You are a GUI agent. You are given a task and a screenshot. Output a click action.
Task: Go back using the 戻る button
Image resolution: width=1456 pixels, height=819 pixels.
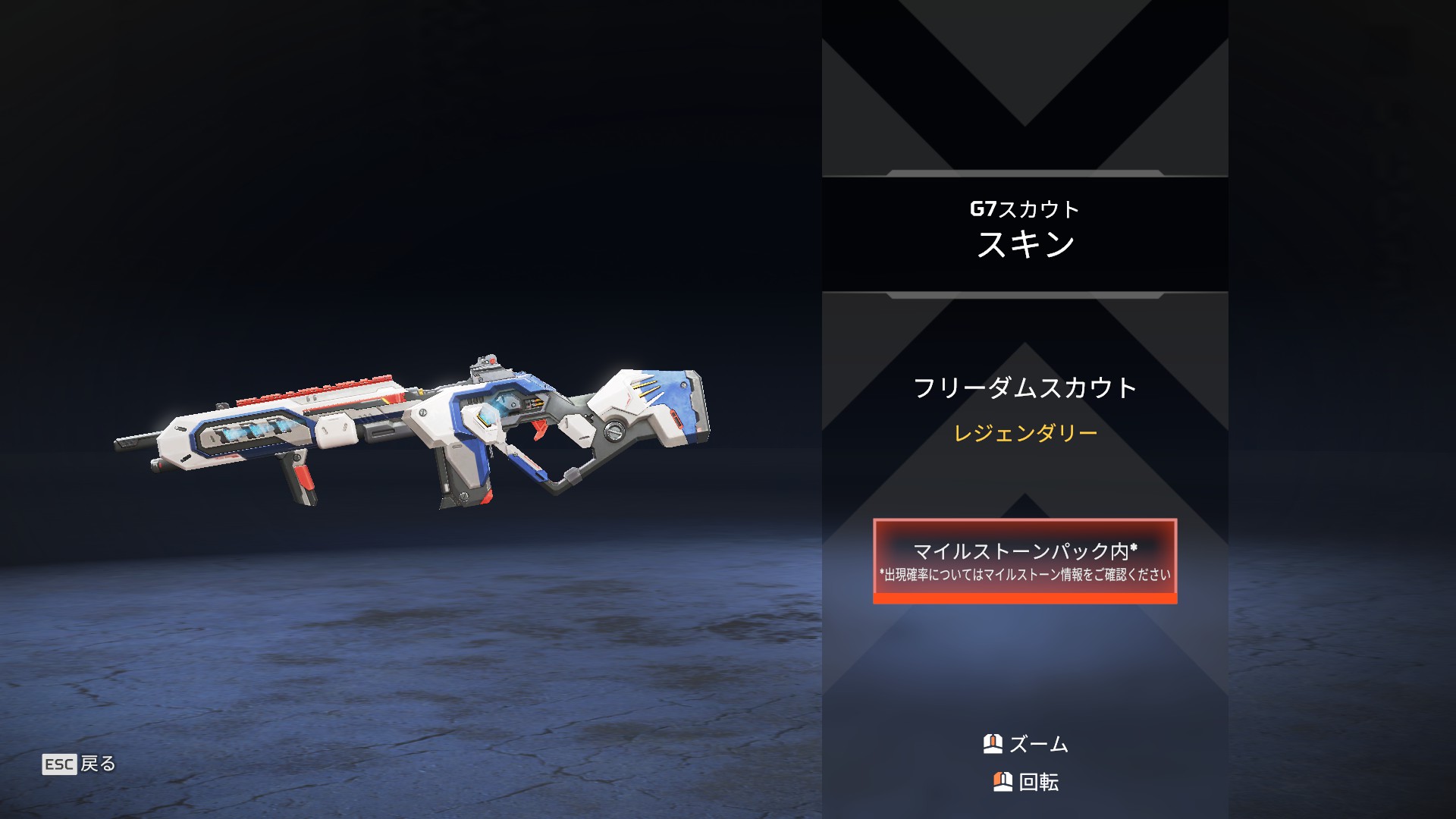(x=80, y=764)
